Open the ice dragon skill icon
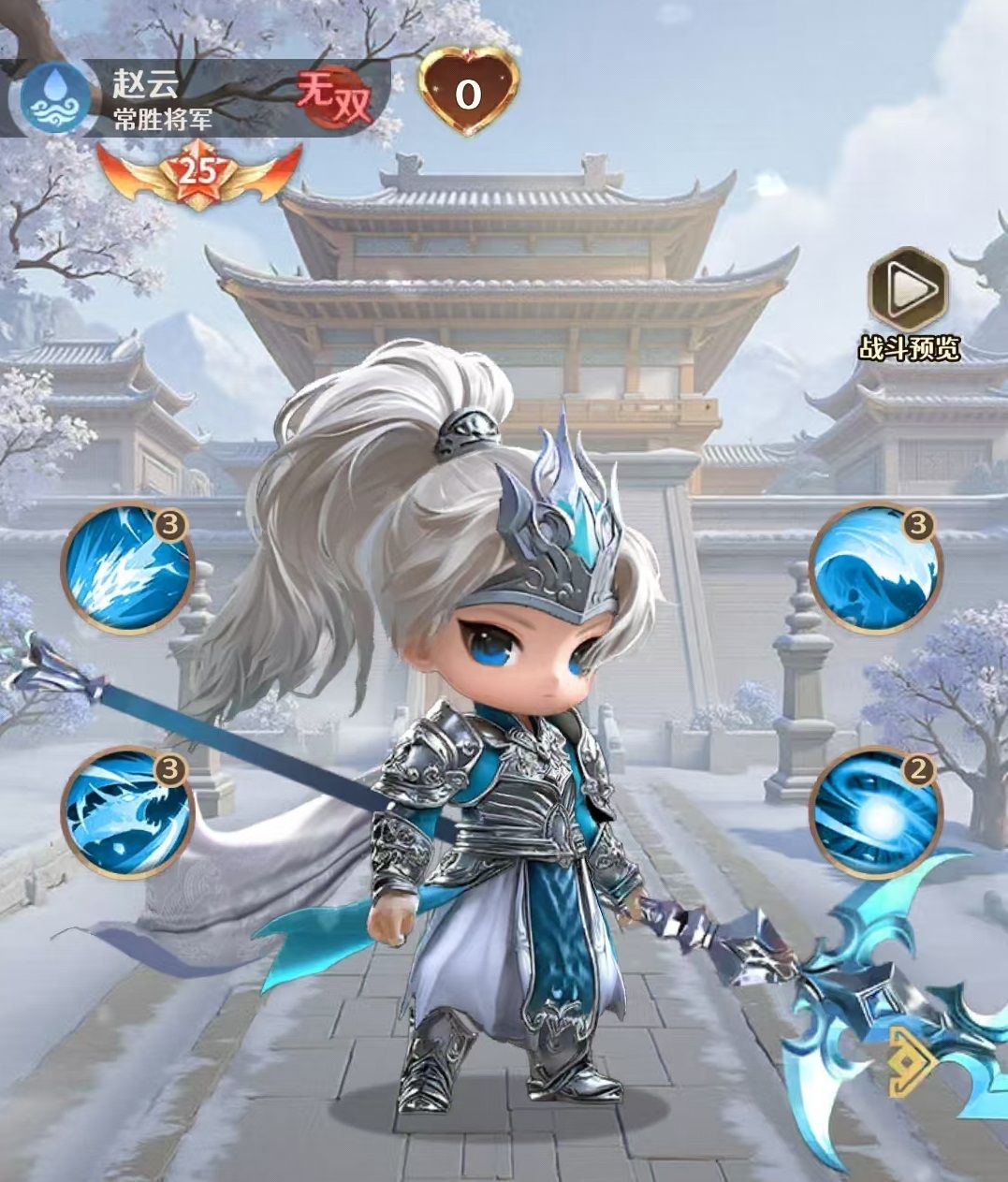Screen dimensions: 1008x1182 126,810
